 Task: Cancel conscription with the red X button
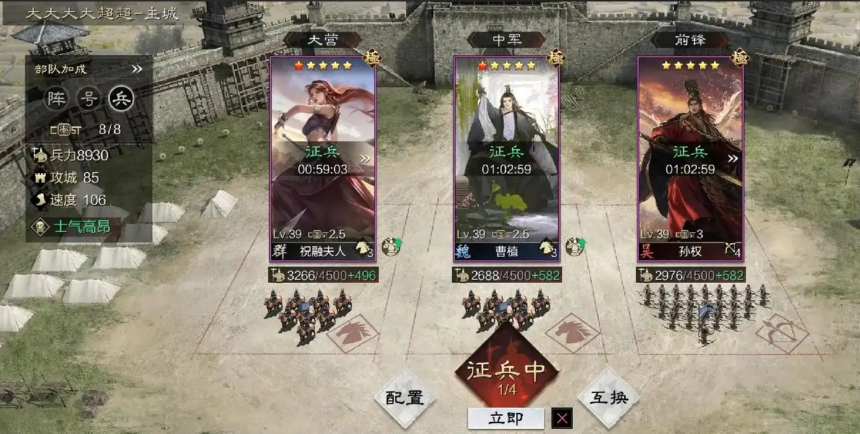point(563,418)
